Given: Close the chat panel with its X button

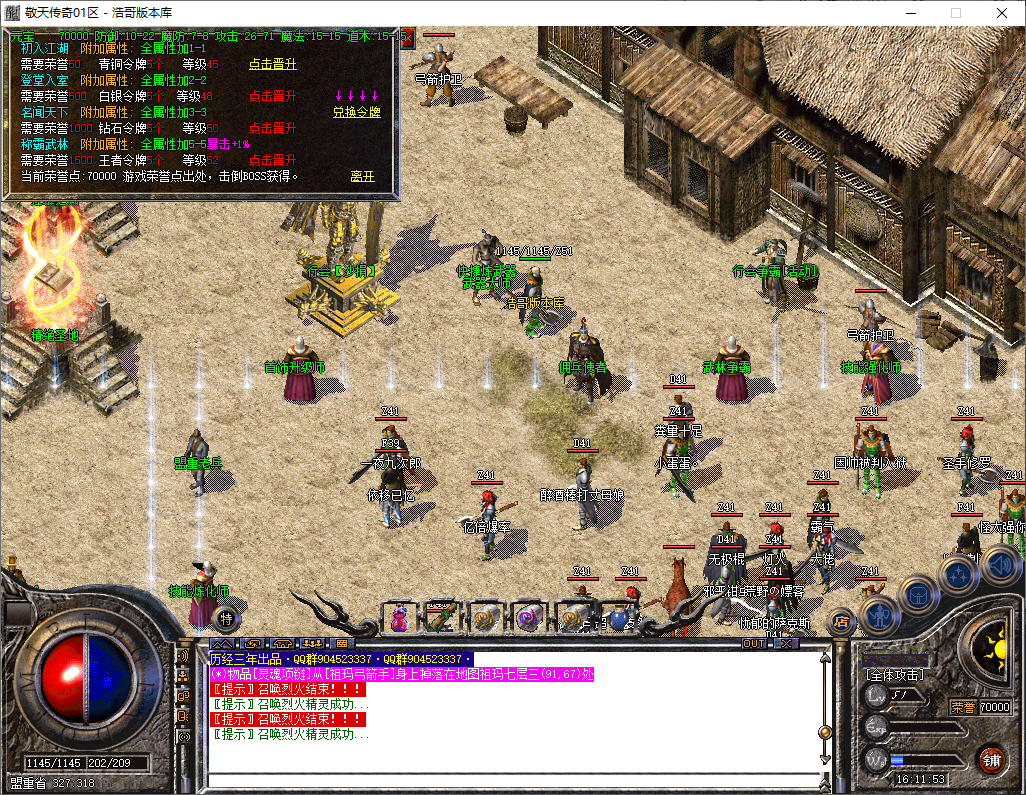Looking at the screenshot, I should pyautogui.click(x=785, y=644).
